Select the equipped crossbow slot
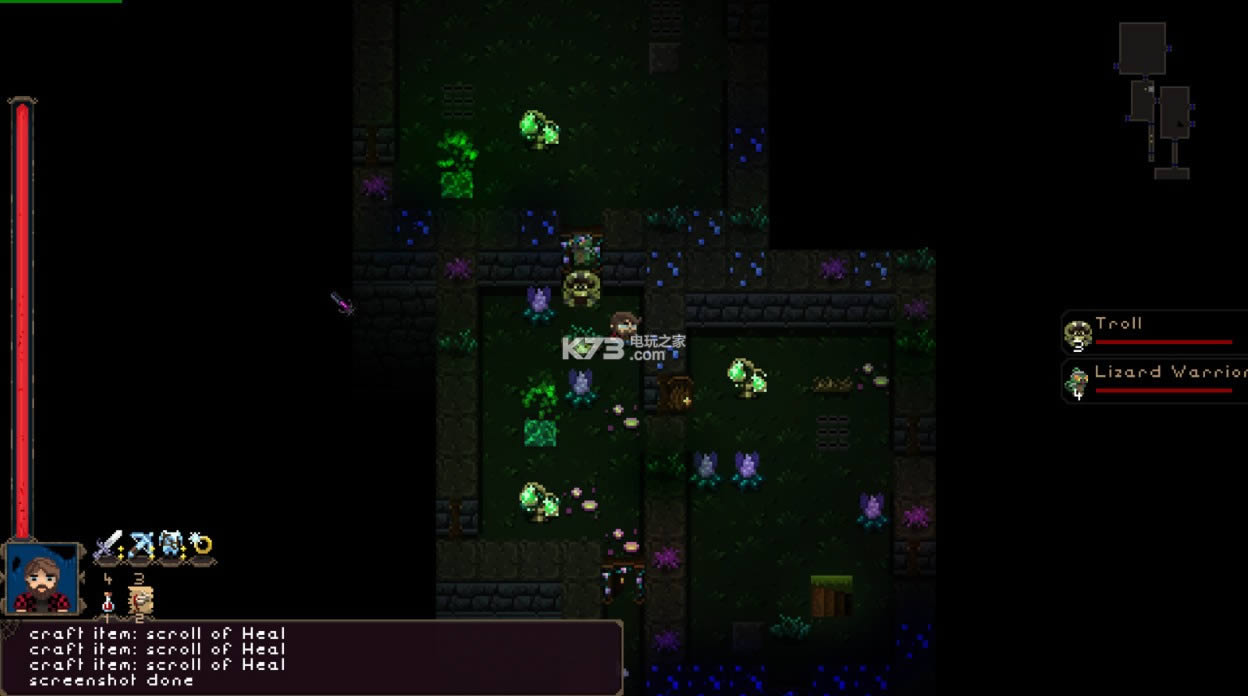This screenshot has width=1248, height=696. [140, 546]
